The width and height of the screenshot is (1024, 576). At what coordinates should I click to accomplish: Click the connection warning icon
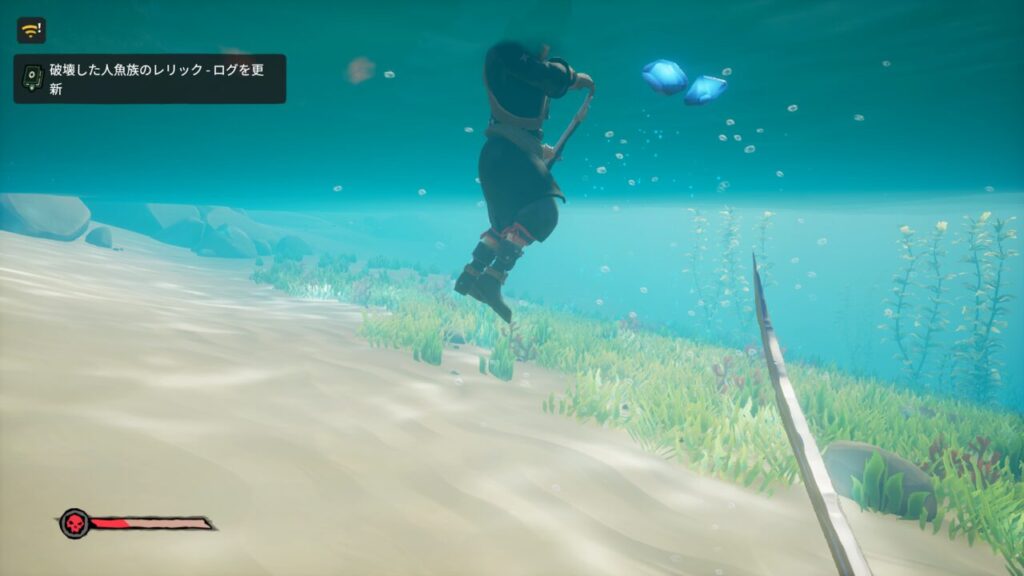31,30
